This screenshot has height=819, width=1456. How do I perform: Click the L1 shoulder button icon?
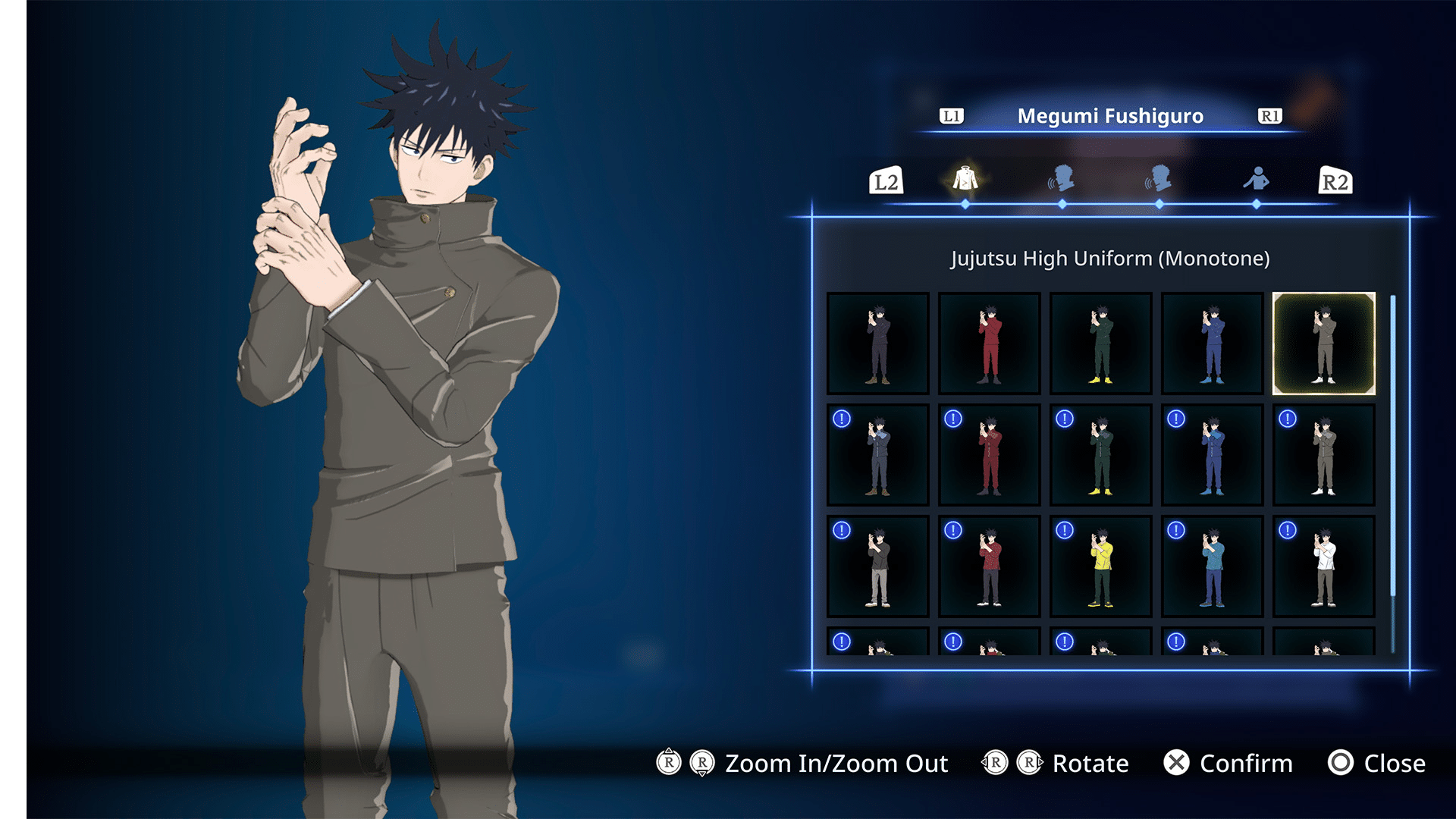tap(951, 116)
